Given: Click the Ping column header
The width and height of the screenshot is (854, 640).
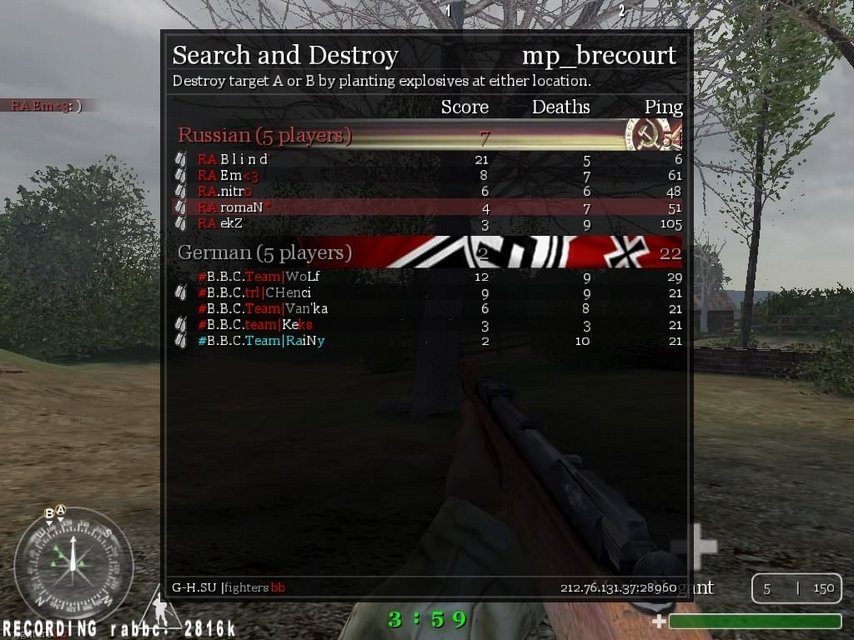Looking at the screenshot, I should point(663,107).
